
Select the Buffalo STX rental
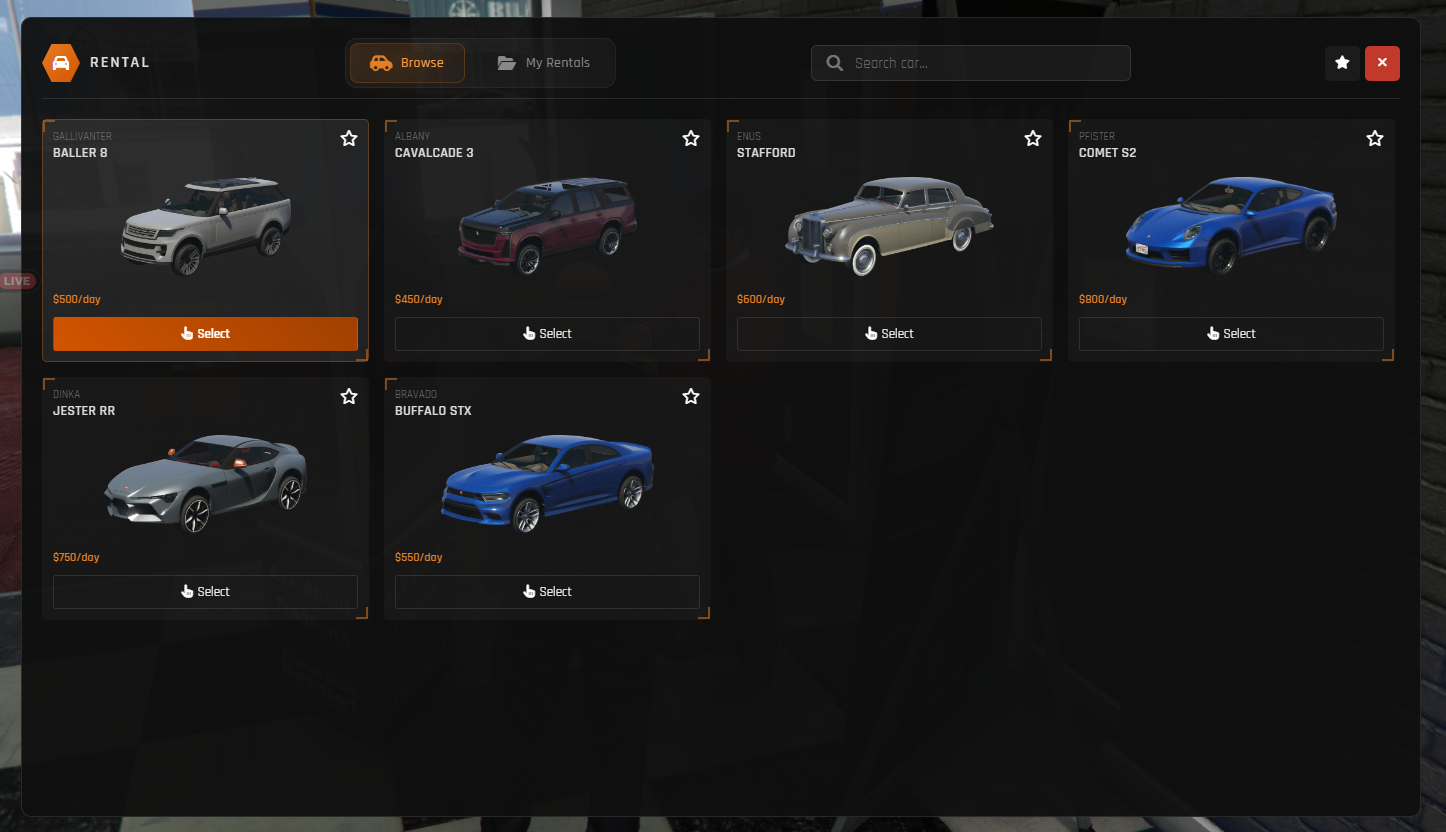547,591
